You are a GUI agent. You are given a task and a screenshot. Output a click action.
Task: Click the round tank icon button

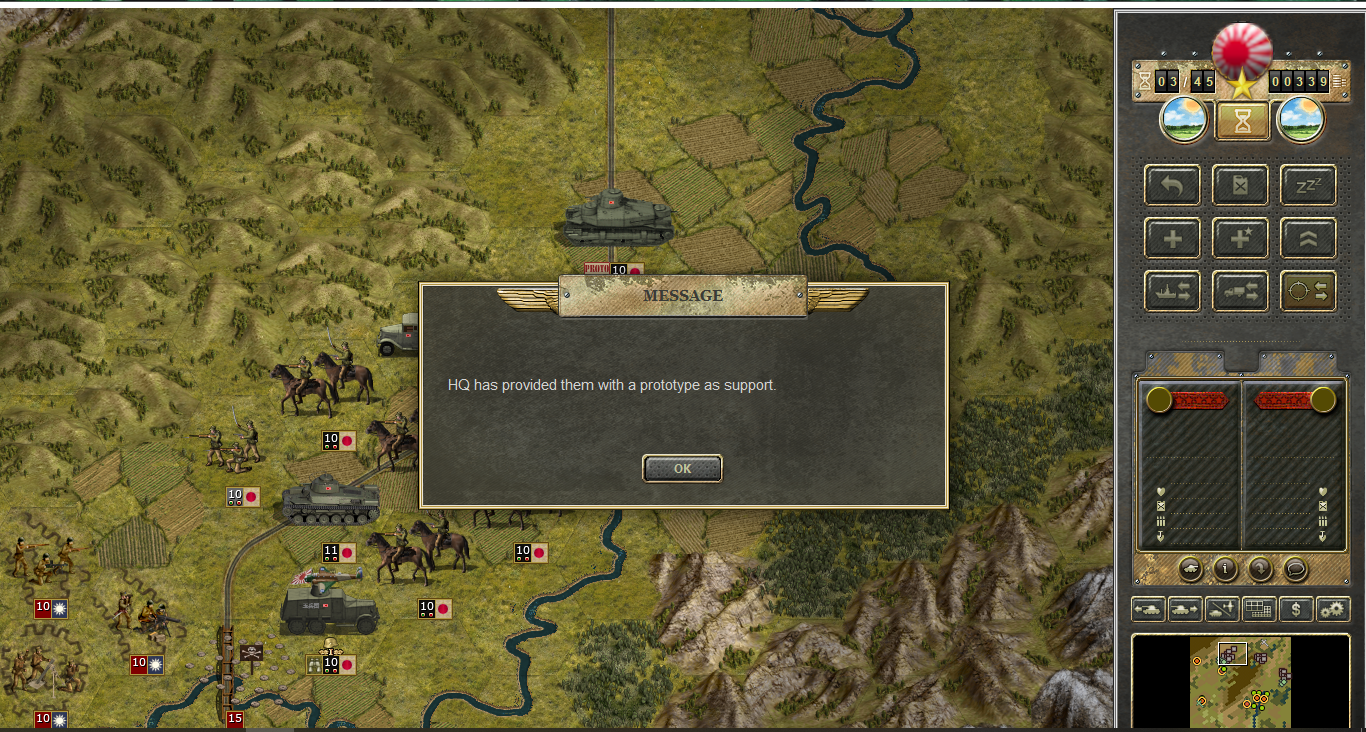[1190, 569]
